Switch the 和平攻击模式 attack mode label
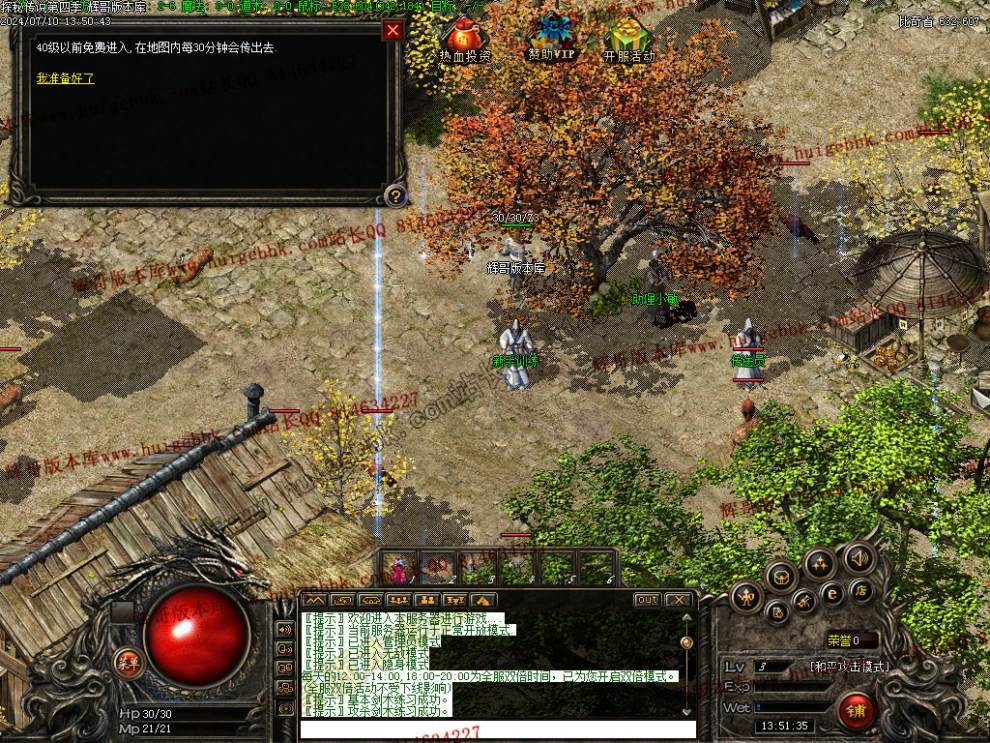The height and width of the screenshot is (743, 990). click(849, 666)
